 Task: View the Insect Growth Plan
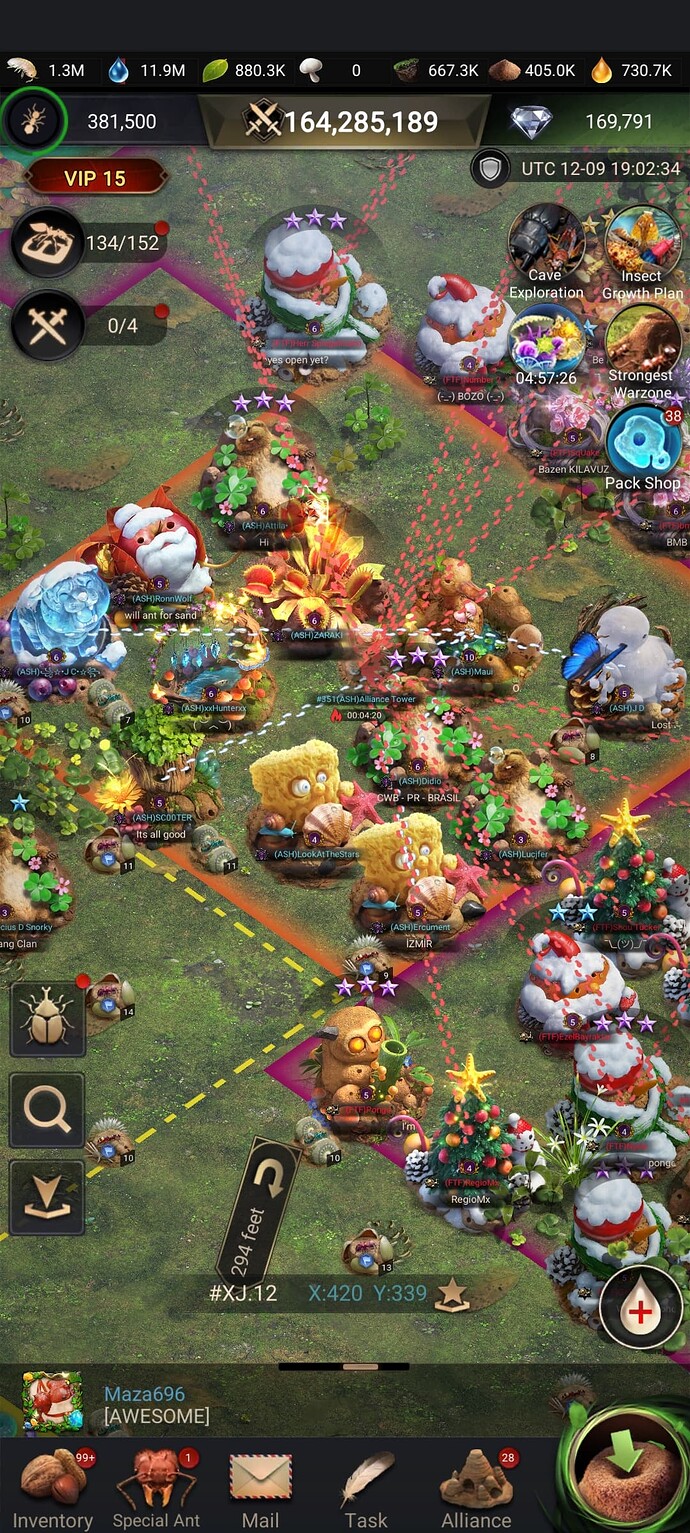pyautogui.click(x=643, y=250)
